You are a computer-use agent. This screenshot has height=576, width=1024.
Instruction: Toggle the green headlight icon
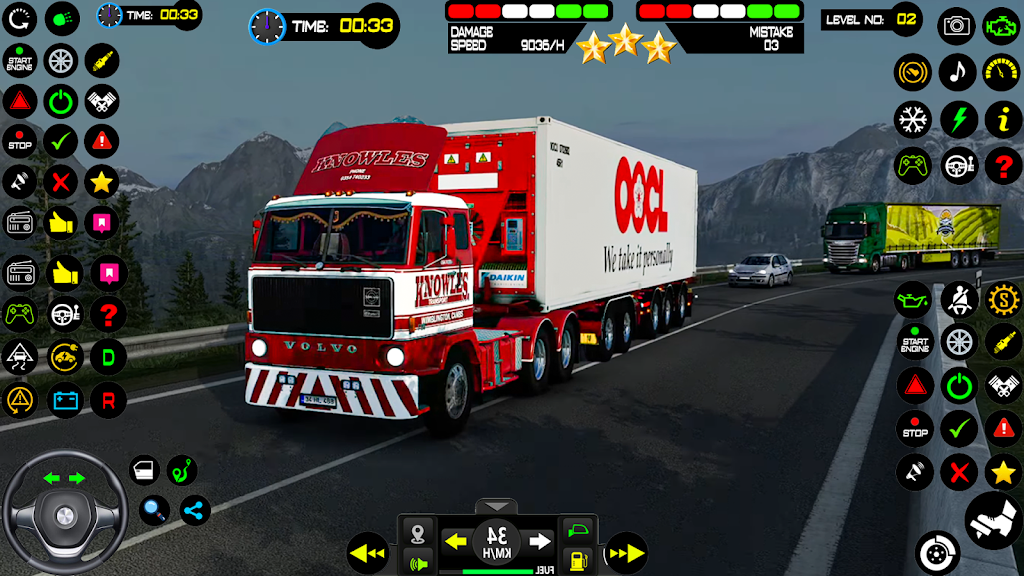click(x=63, y=17)
